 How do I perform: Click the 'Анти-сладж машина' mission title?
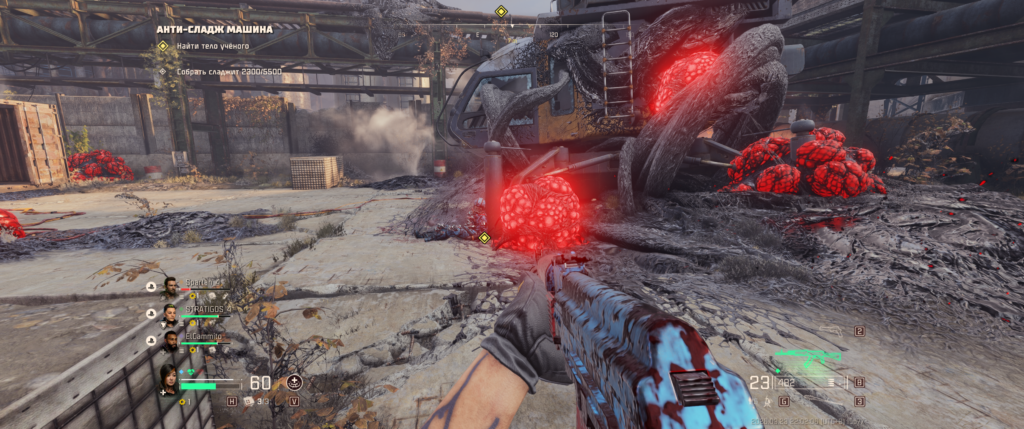[214, 29]
